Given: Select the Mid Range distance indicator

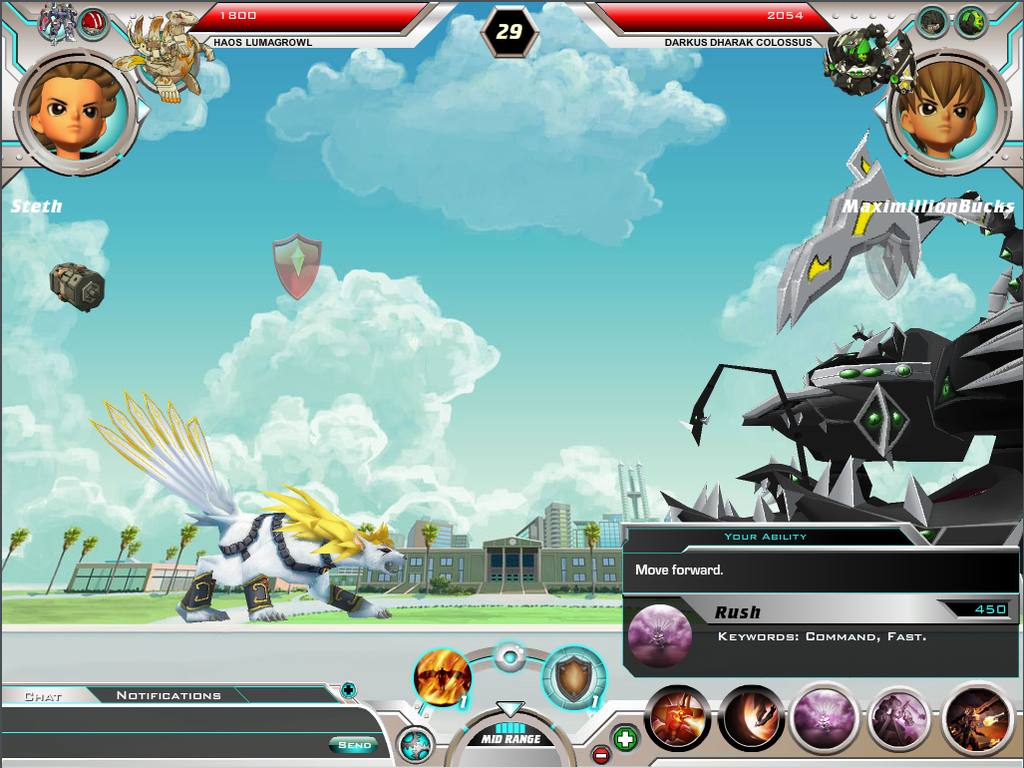Looking at the screenshot, I should [x=510, y=739].
